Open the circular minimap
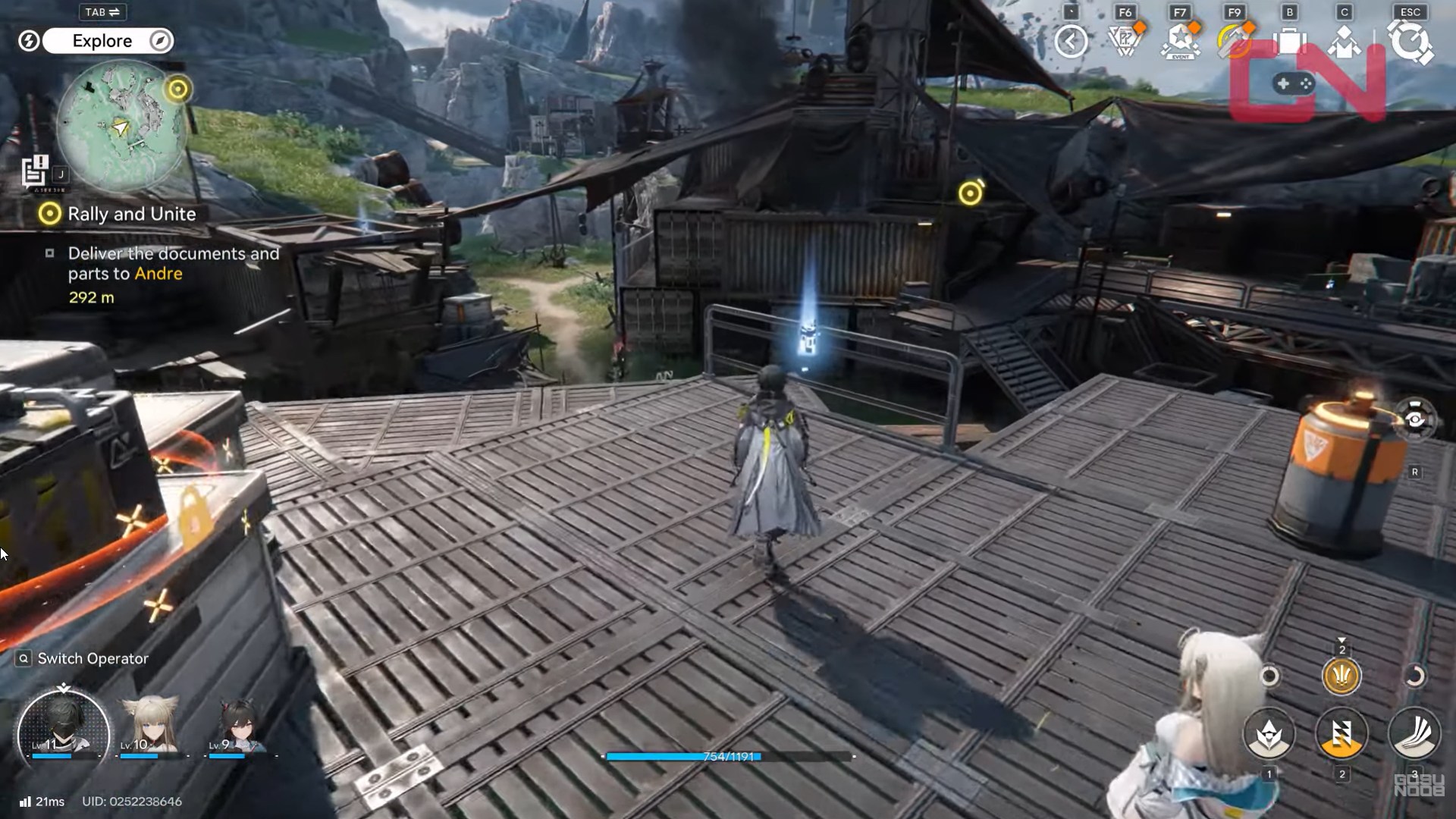The image size is (1456, 819). coord(121,126)
